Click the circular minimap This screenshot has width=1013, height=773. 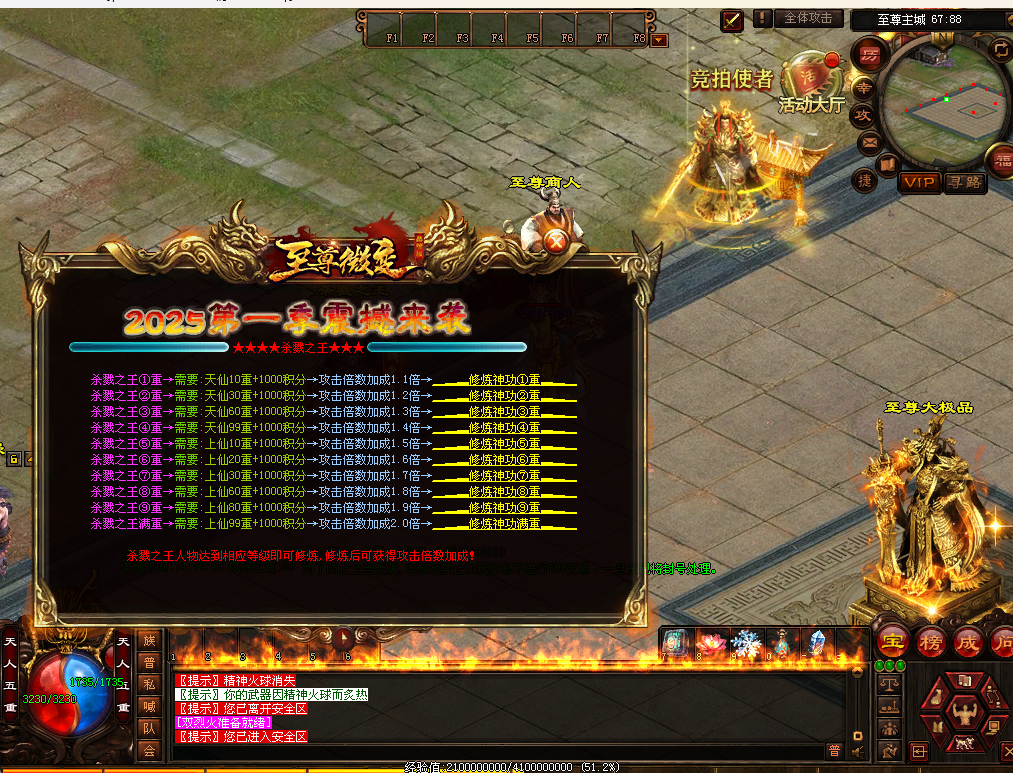(942, 105)
